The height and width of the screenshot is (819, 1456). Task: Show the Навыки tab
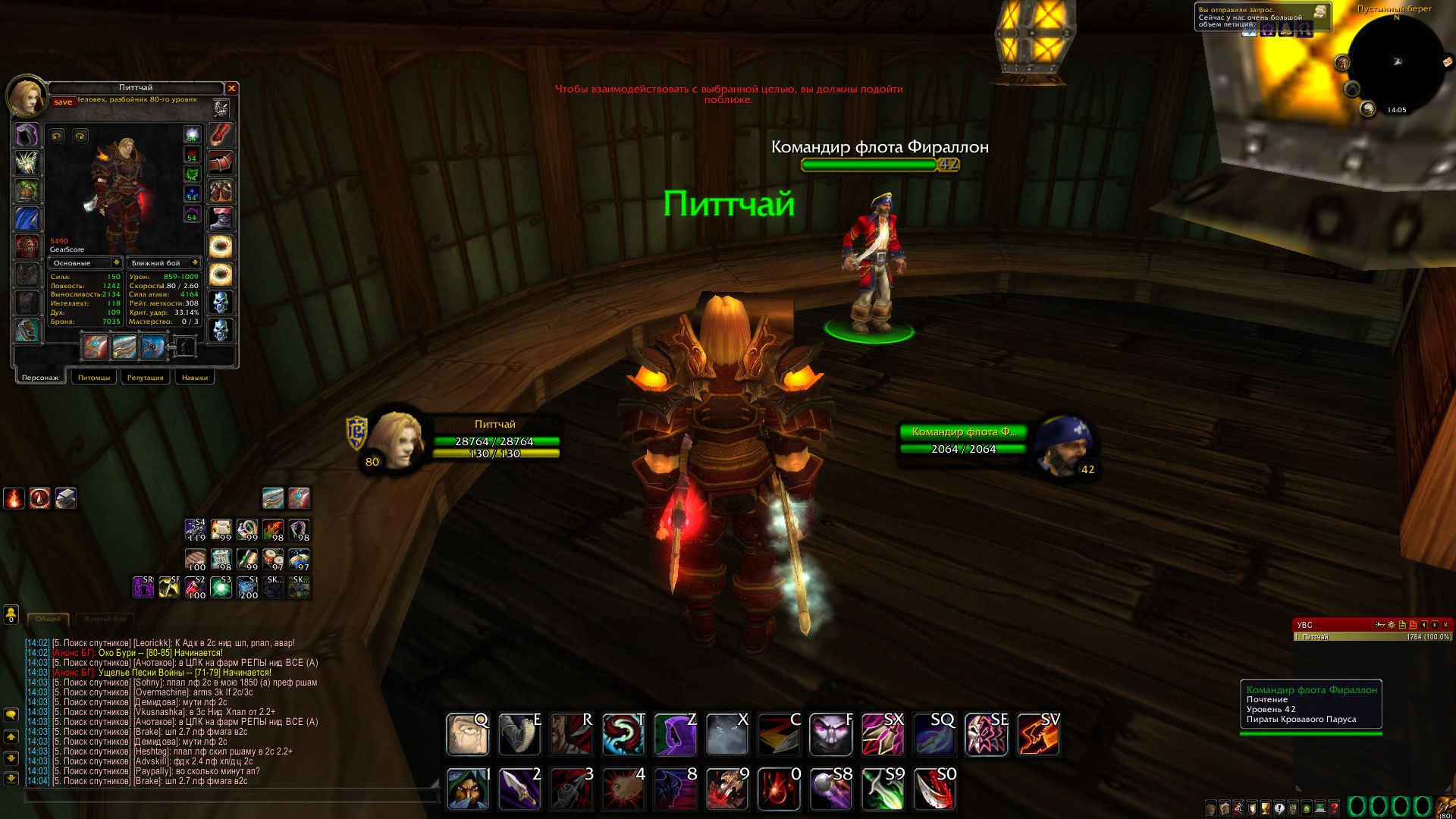click(195, 377)
